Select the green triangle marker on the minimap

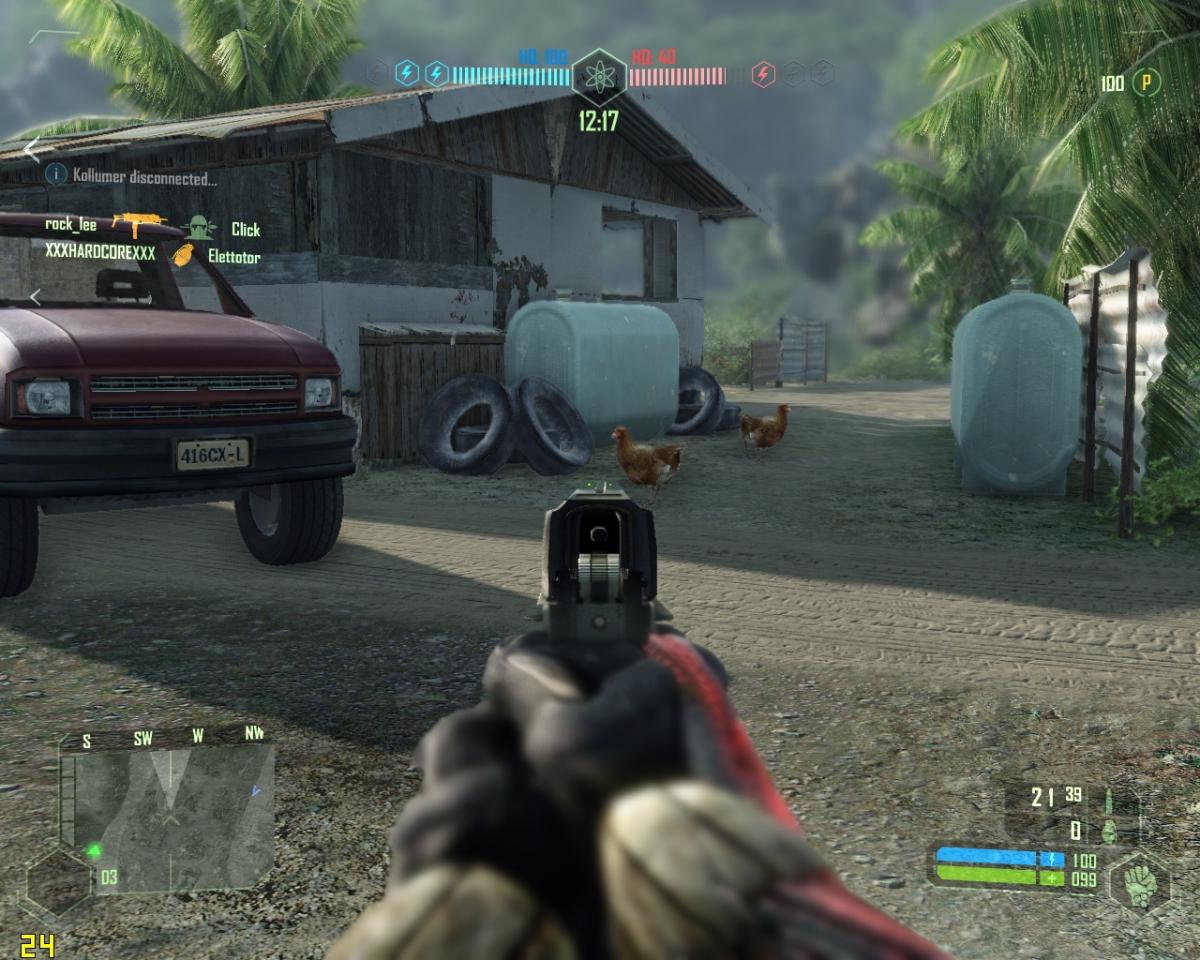tap(93, 851)
